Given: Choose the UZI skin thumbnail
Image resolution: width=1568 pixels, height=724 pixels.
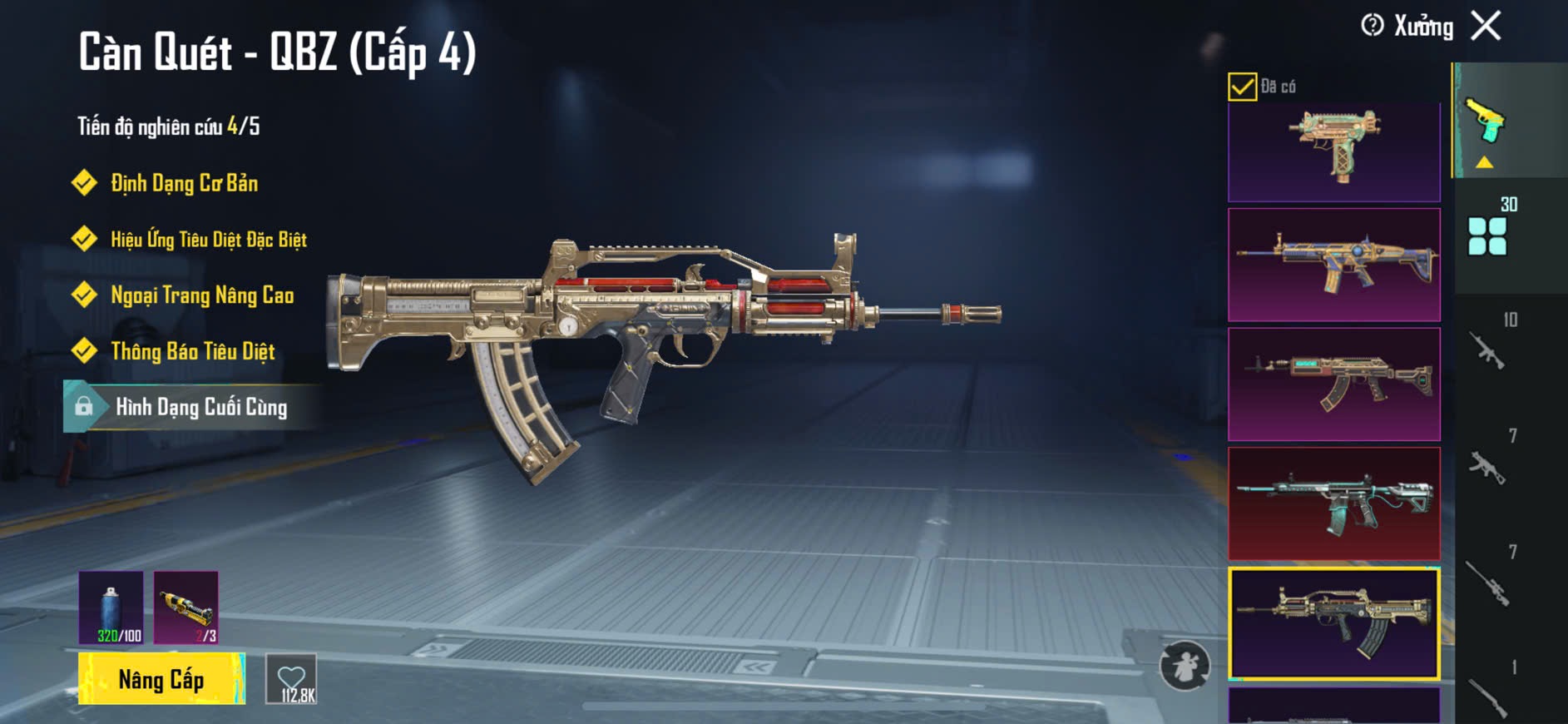Looking at the screenshot, I should (x=1333, y=152).
